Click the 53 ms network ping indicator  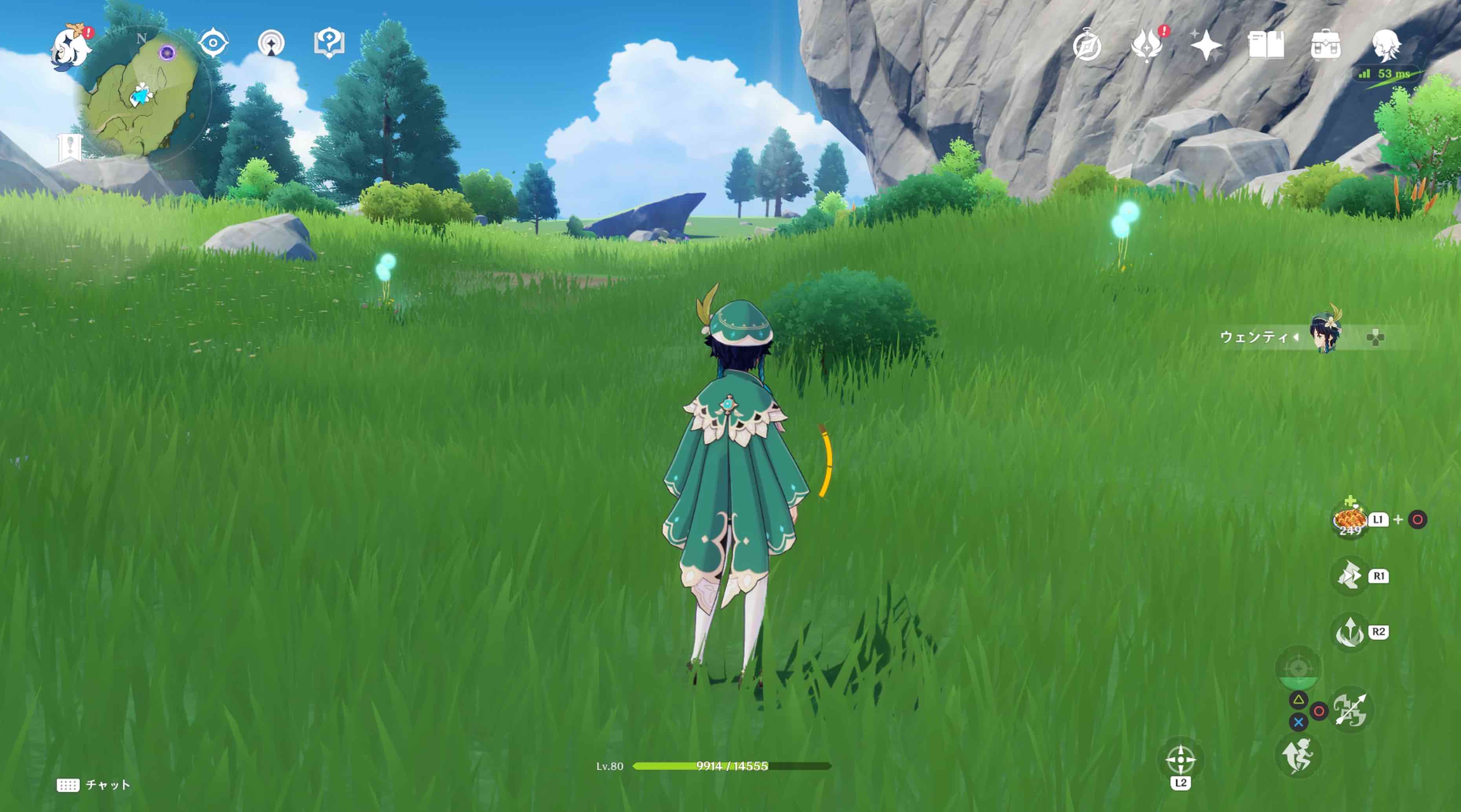click(x=1386, y=74)
